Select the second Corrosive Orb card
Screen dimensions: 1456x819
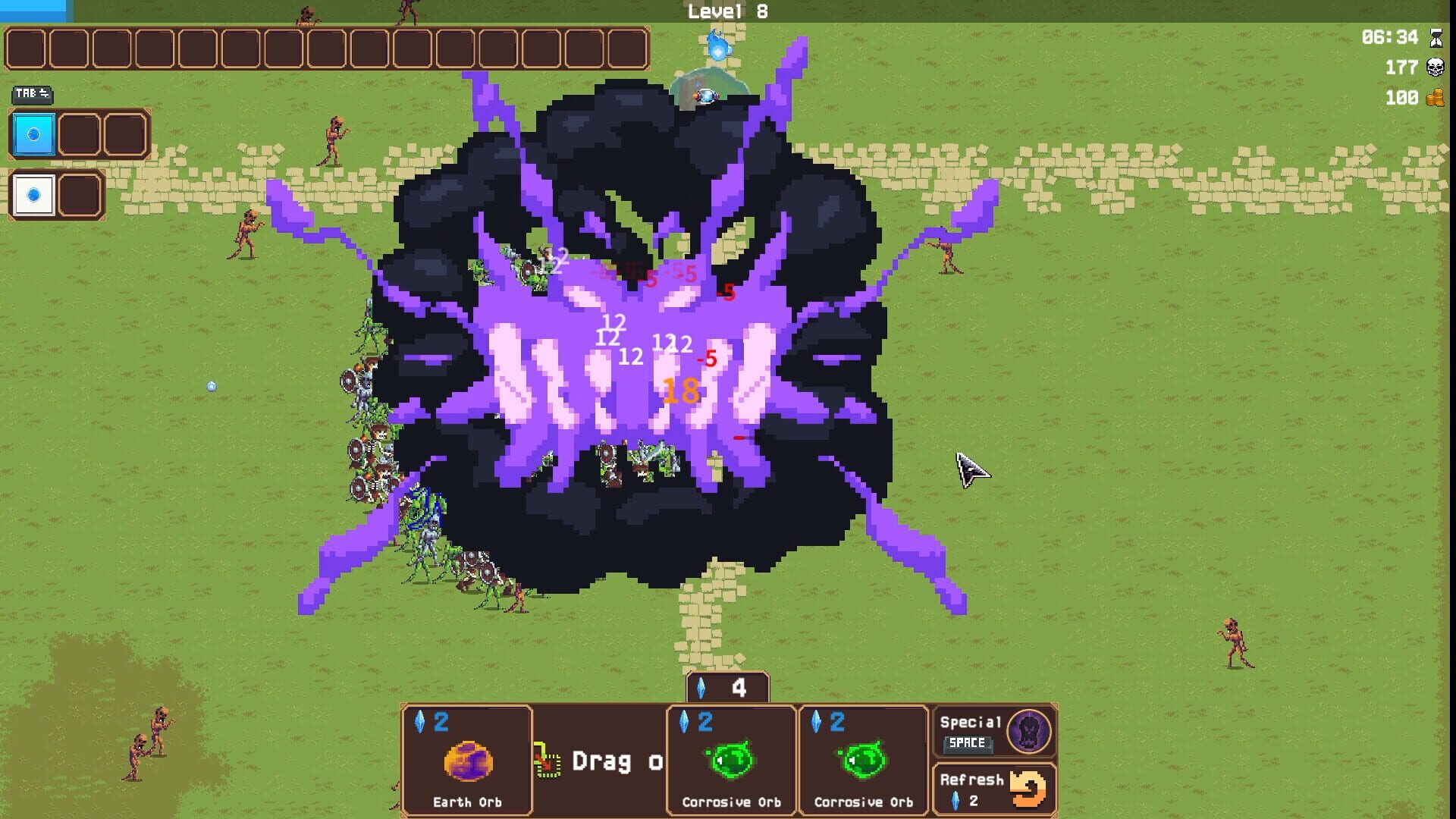click(864, 758)
